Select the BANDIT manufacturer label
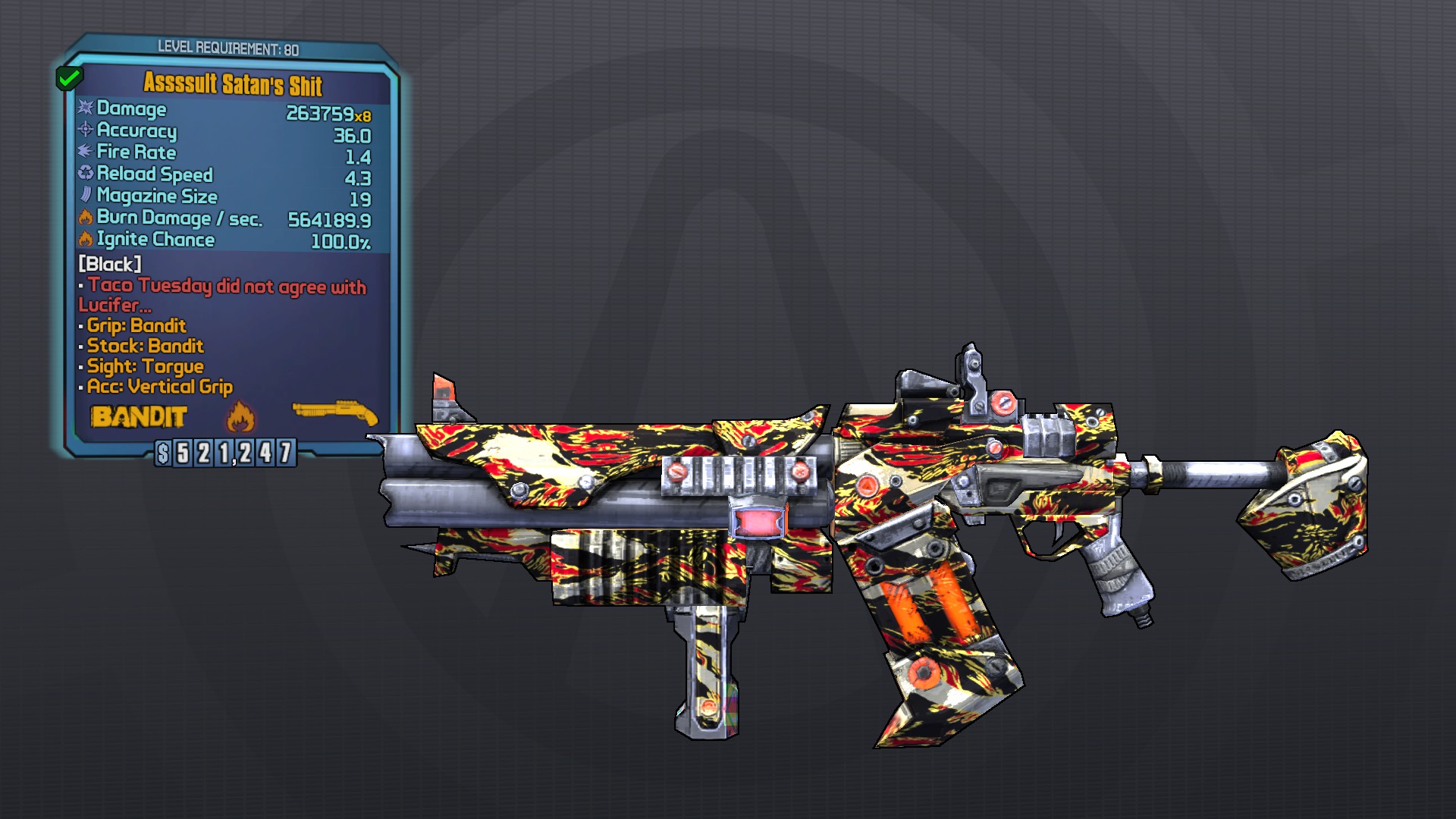 (140, 417)
